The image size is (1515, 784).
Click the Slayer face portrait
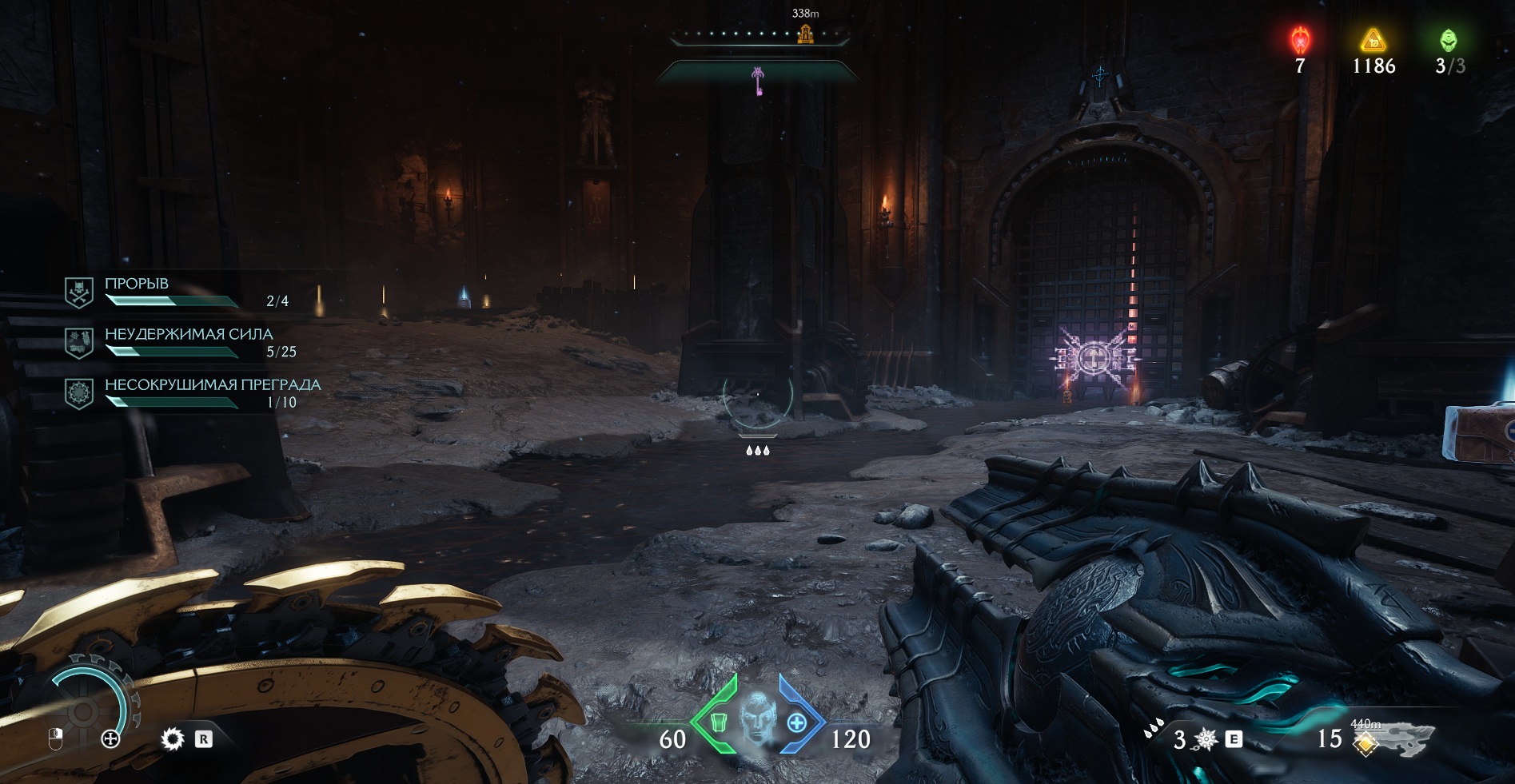pos(756,719)
